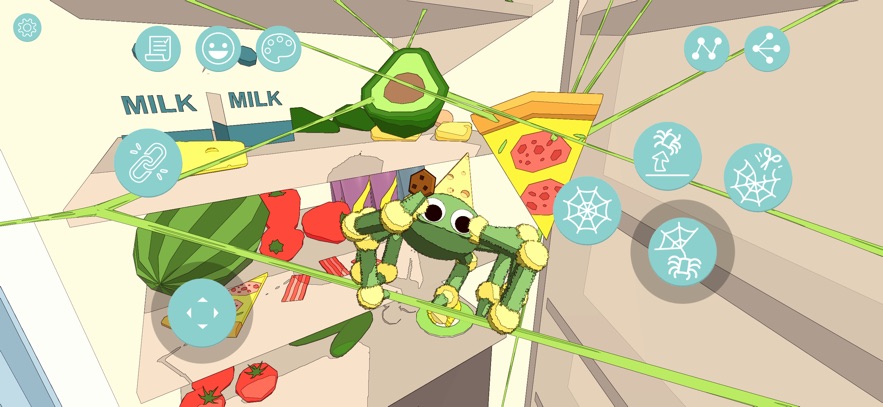Image resolution: width=883 pixels, height=407 pixels.
Task: Open the paint palette color options
Action: 278,48
